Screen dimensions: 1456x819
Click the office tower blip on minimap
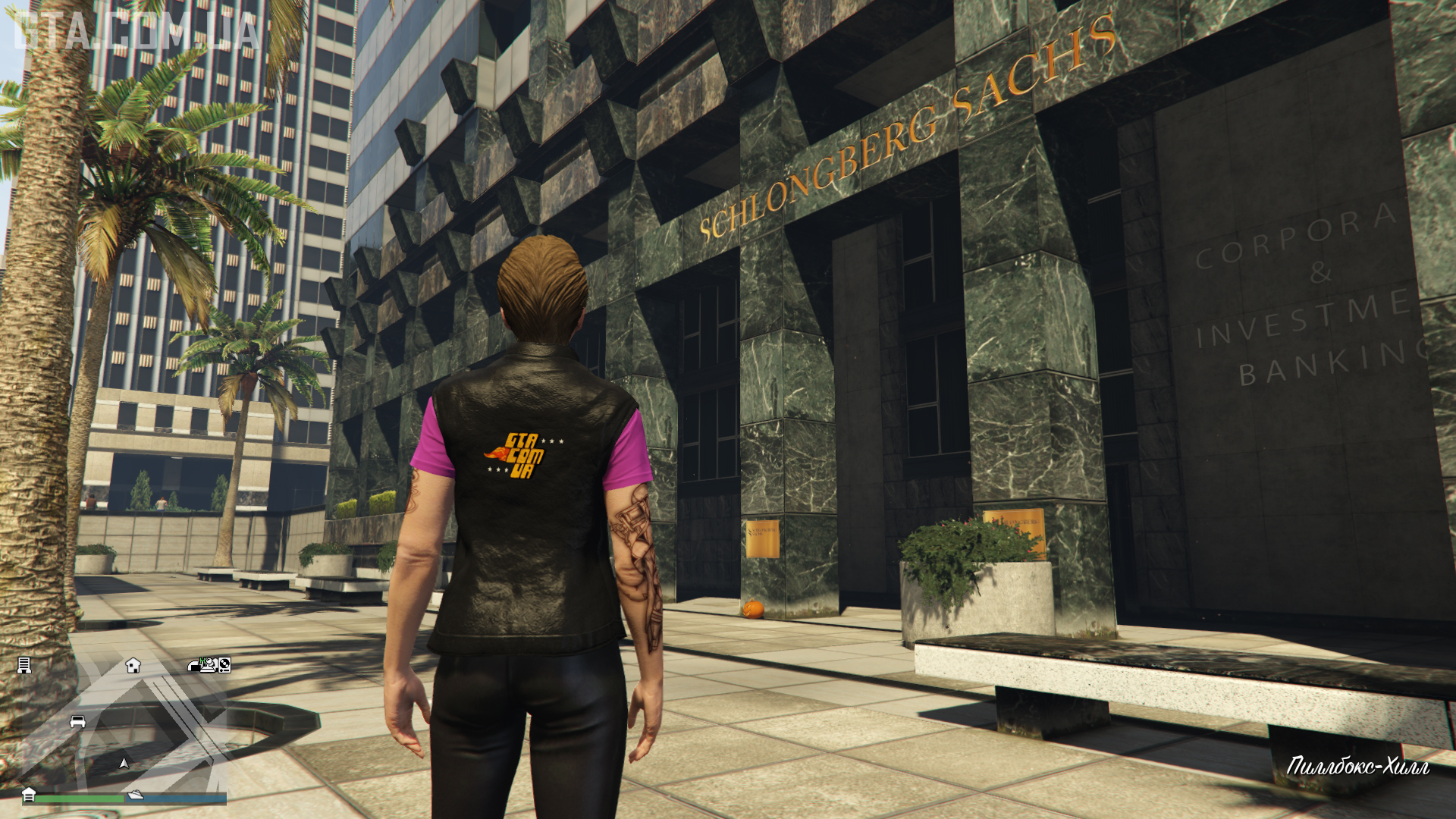pyautogui.click(x=24, y=665)
